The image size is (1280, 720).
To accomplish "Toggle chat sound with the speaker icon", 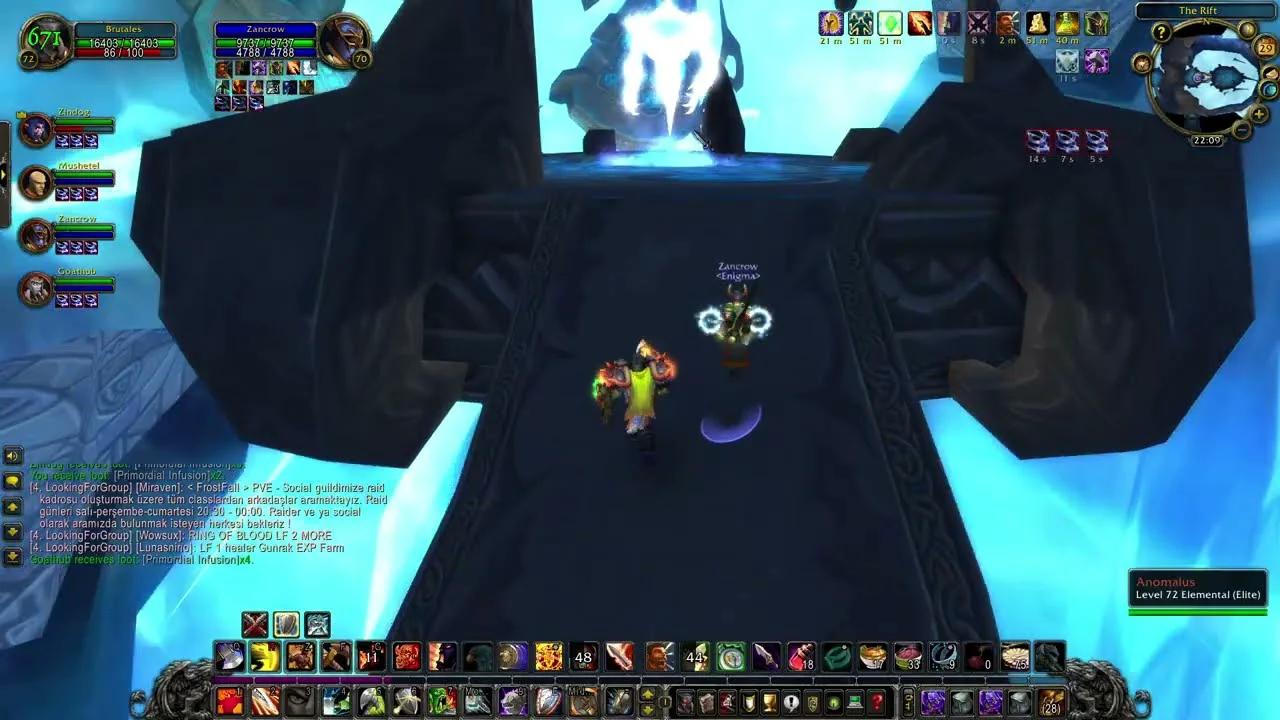I will (10, 458).
